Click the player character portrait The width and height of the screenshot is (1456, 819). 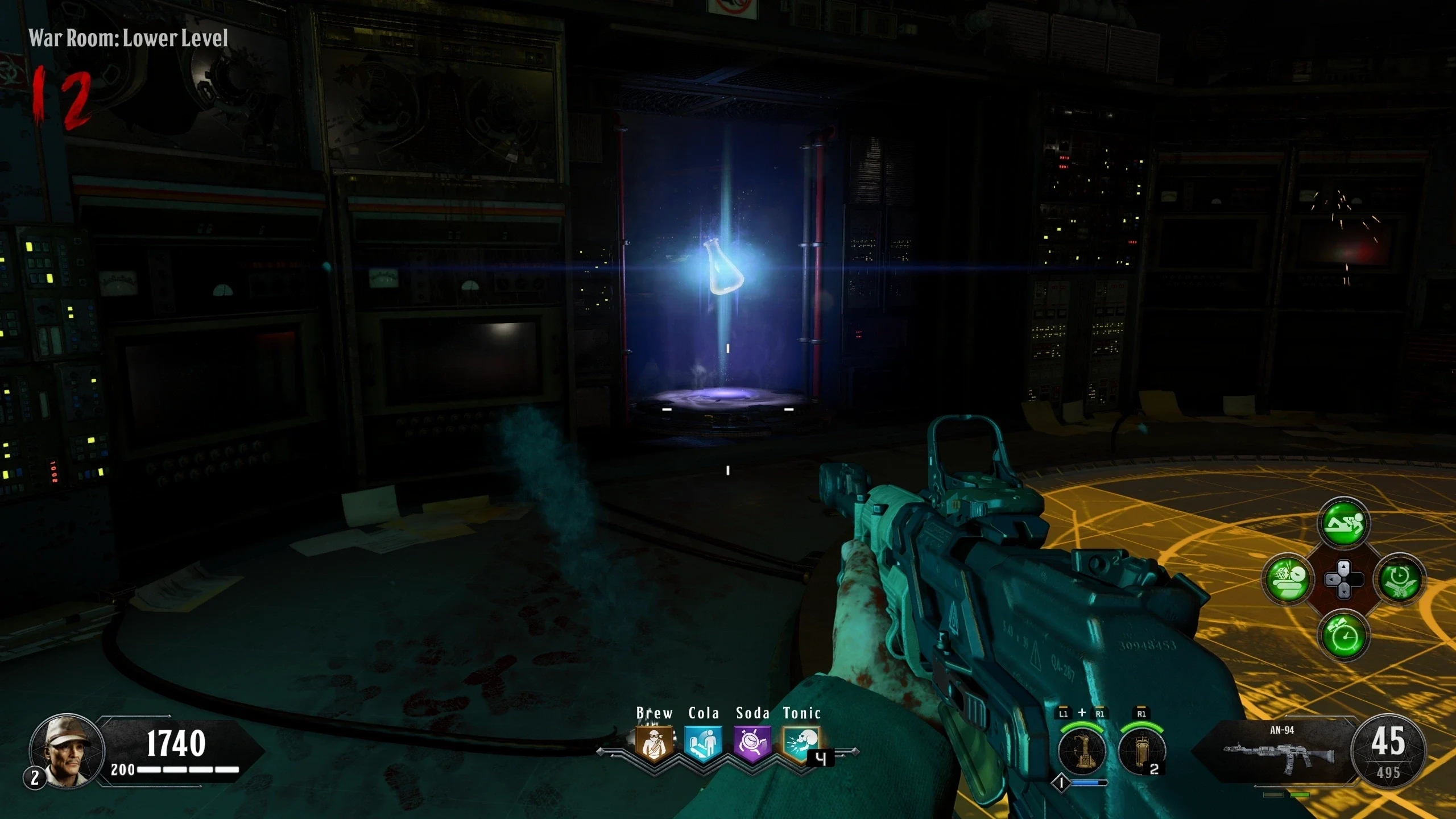coord(67,750)
